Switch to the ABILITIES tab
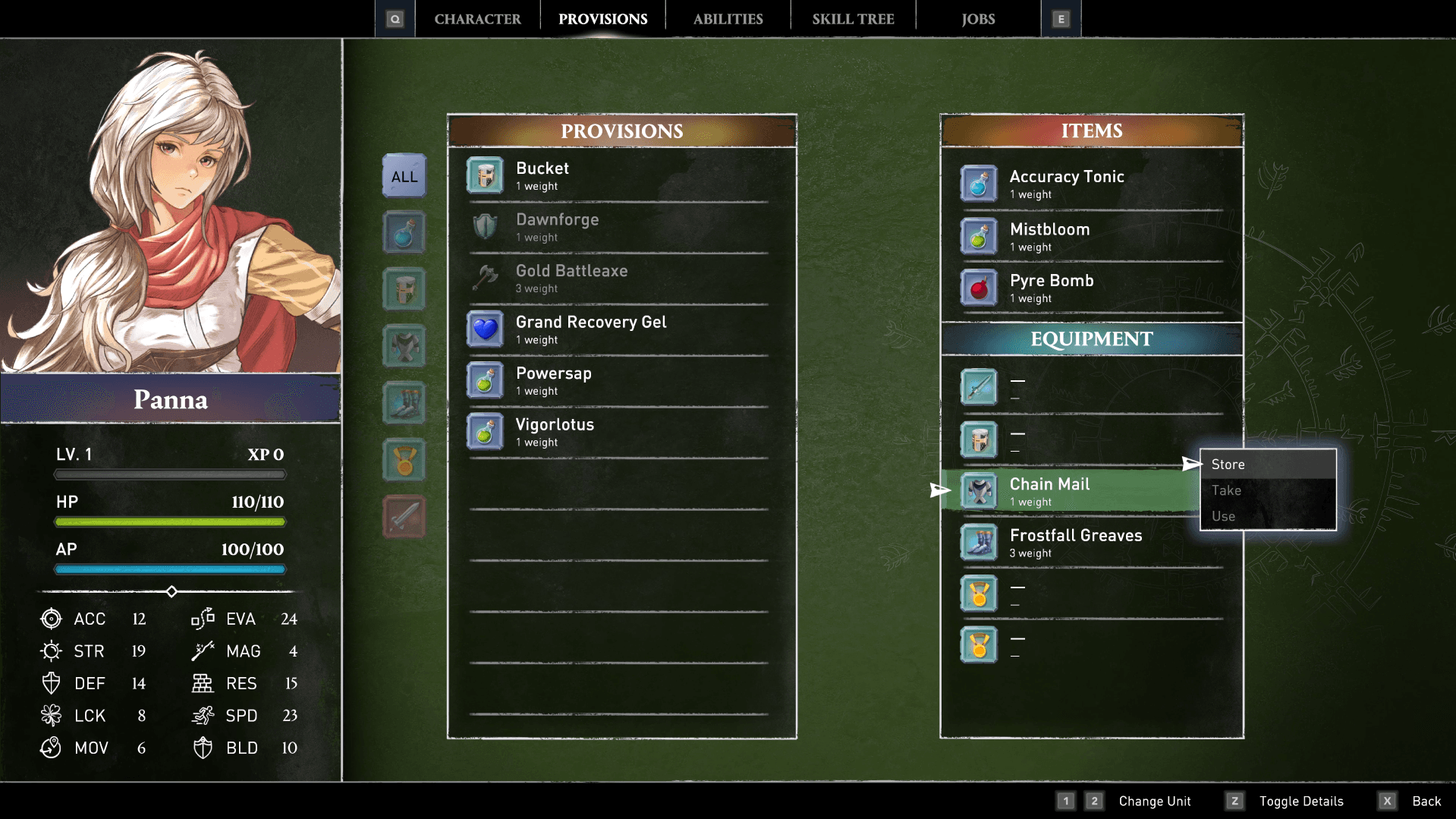 [727, 17]
